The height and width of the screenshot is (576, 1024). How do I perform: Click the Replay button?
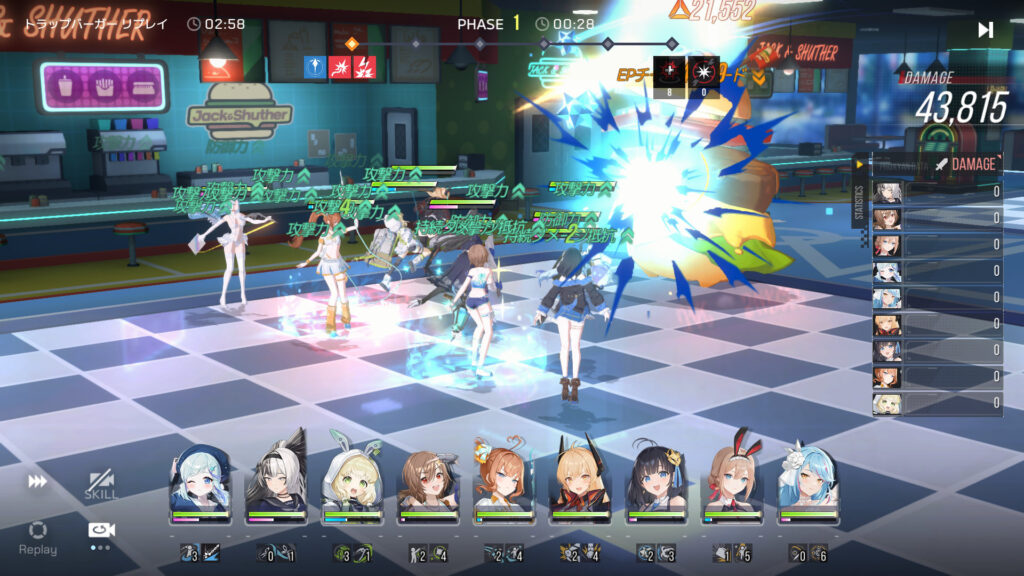click(38, 537)
